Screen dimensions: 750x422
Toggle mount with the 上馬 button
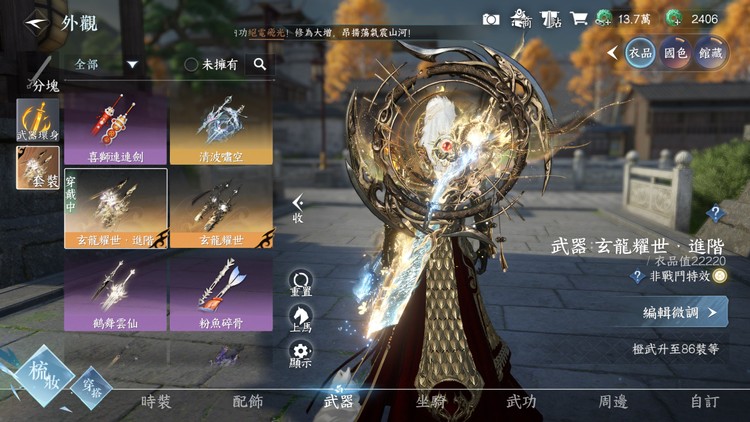point(301,318)
